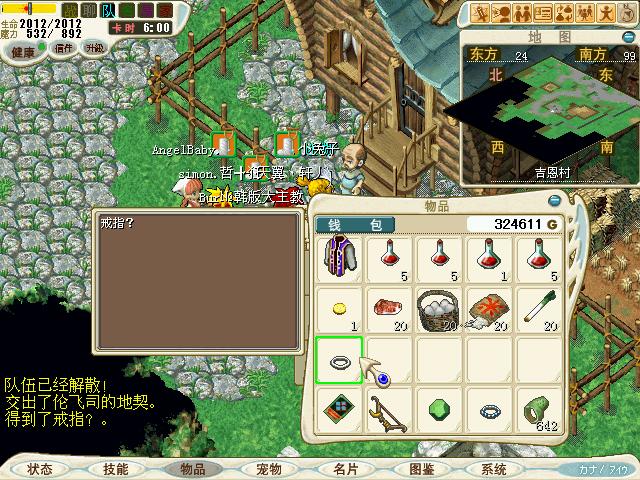Screen dimensions: 640x480
Task: Open the 名片 name card menu
Action: [346, 468]
